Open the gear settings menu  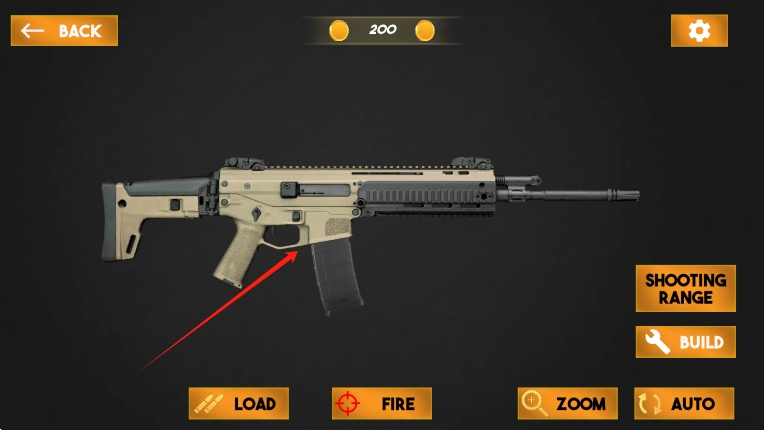pyautogui.click(x=699, y=30)
